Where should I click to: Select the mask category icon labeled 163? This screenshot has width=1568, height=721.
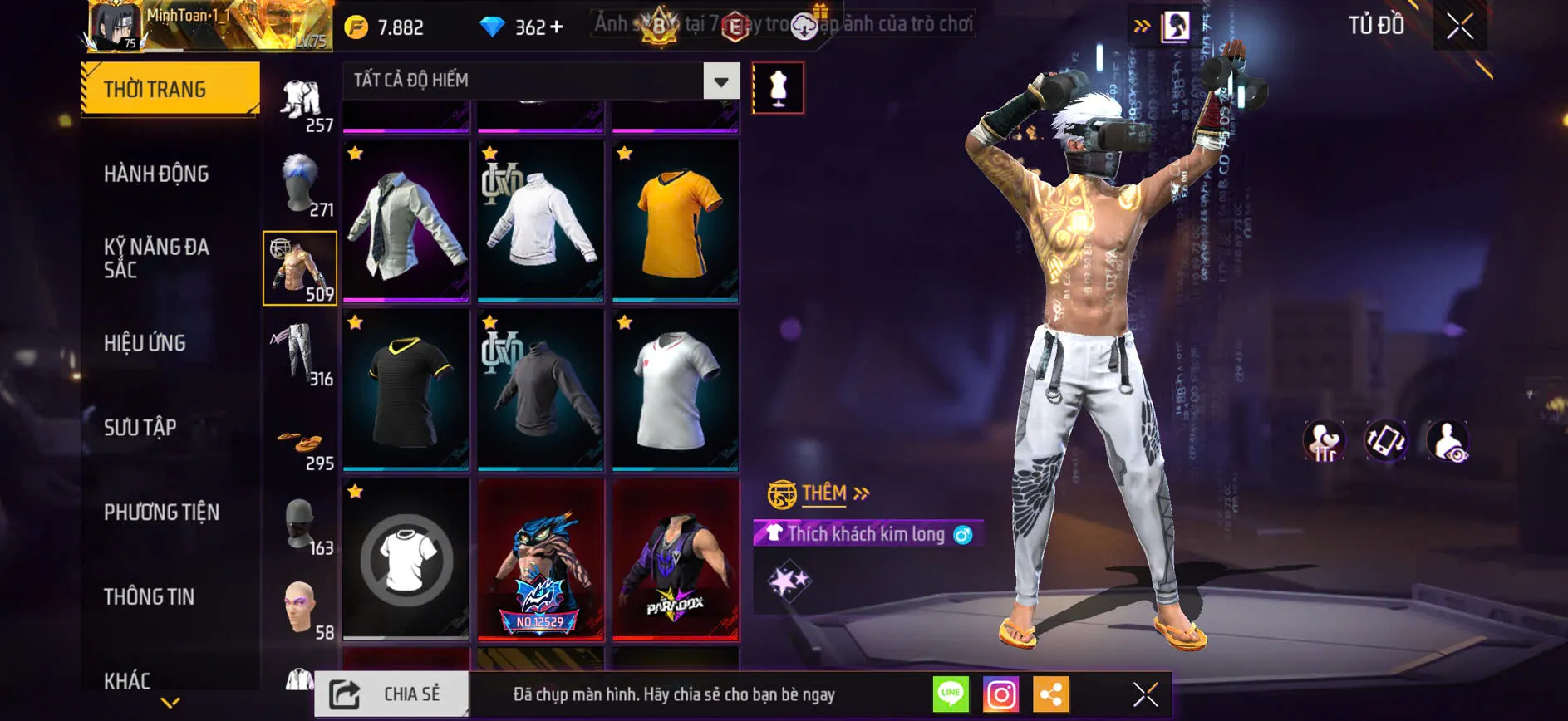pos(301,522)
